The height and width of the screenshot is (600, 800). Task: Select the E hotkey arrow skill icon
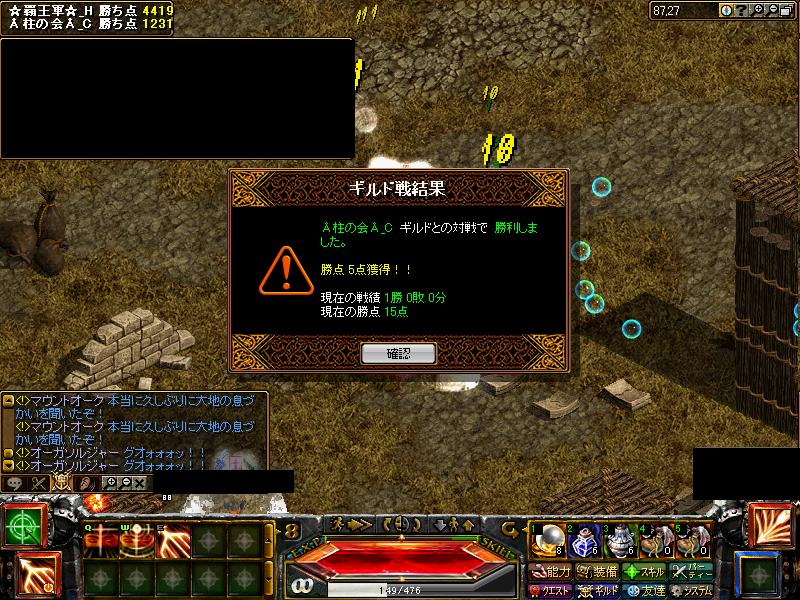(x=173, y=541)
